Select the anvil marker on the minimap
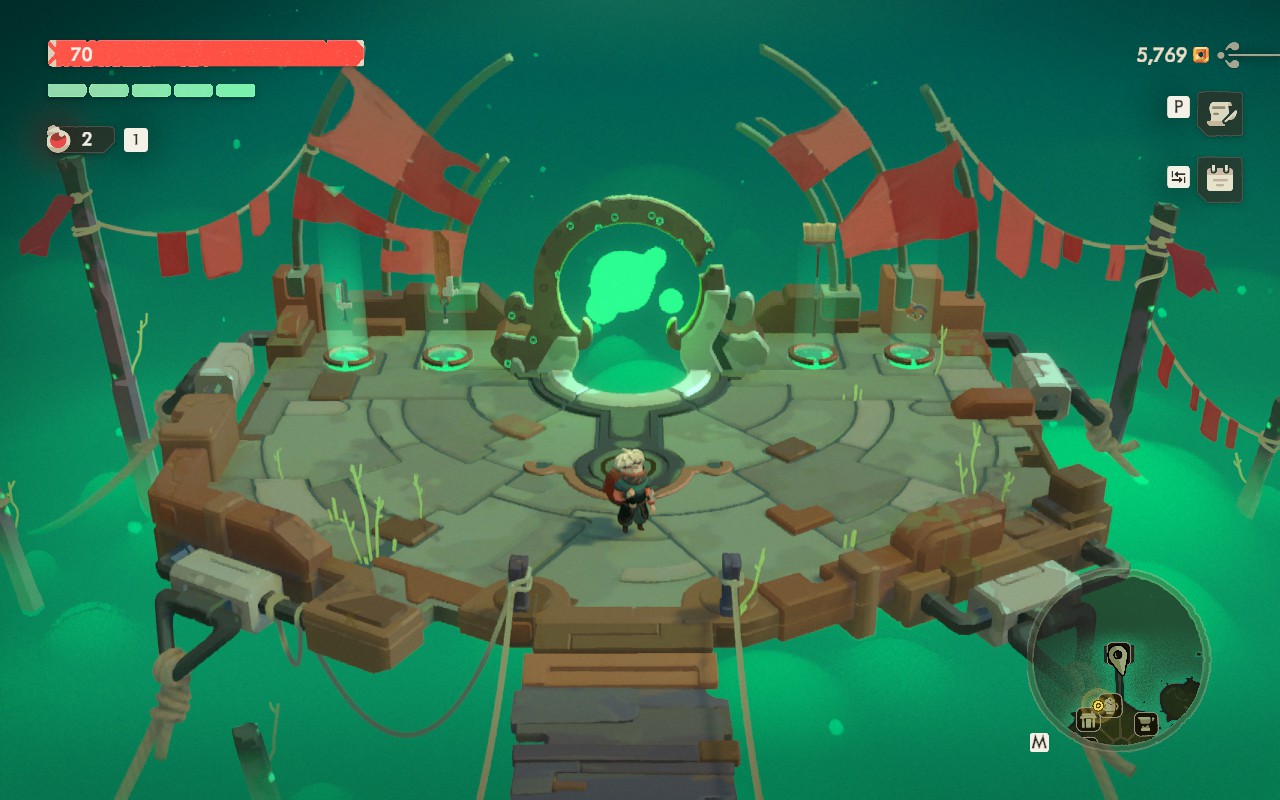This screenshot has height=800, width=1280. [1146, 723]
